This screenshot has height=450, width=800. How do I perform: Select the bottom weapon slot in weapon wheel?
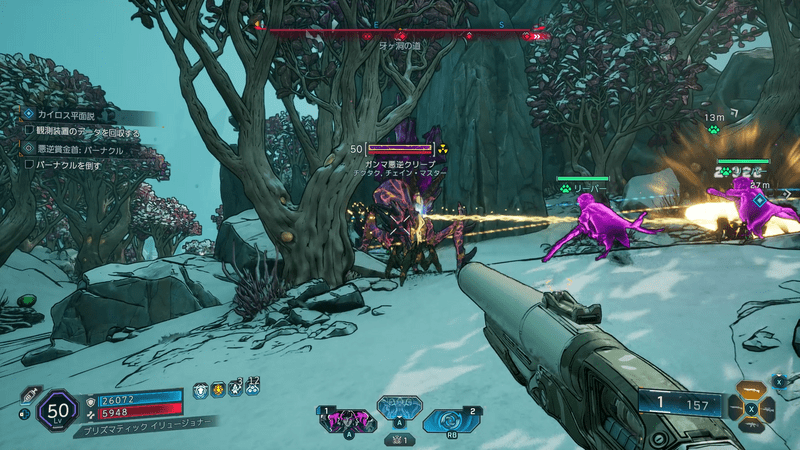pos(749,427)
